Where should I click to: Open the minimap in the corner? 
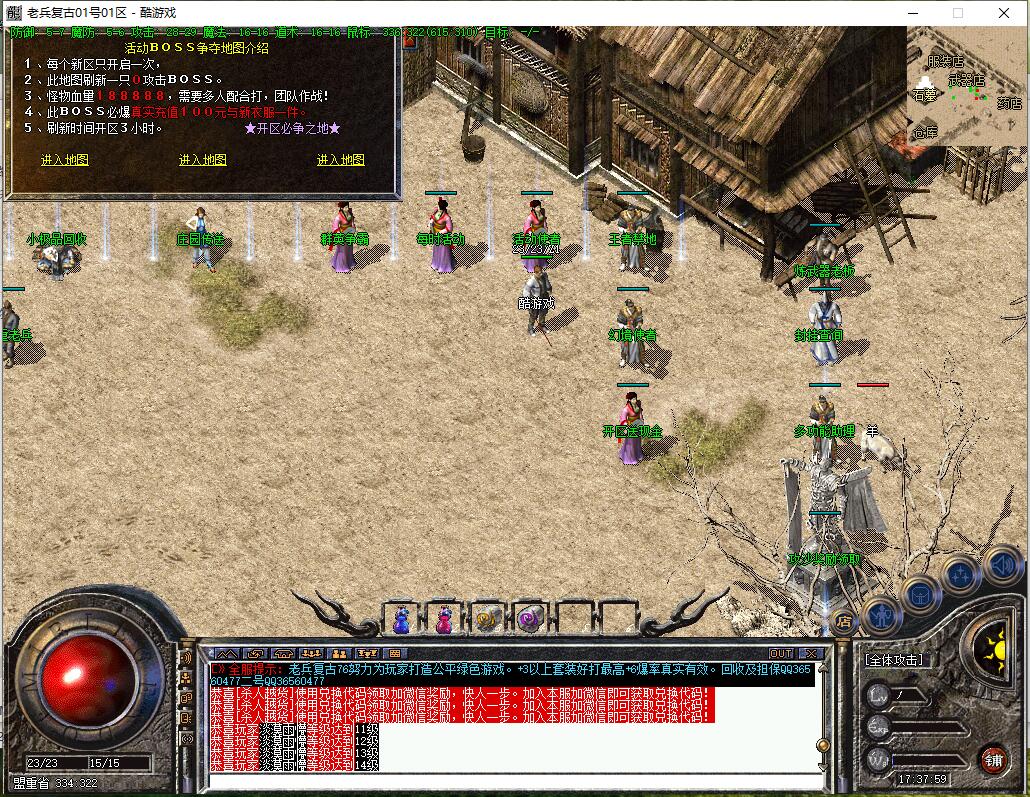click(x=966, y=87)
